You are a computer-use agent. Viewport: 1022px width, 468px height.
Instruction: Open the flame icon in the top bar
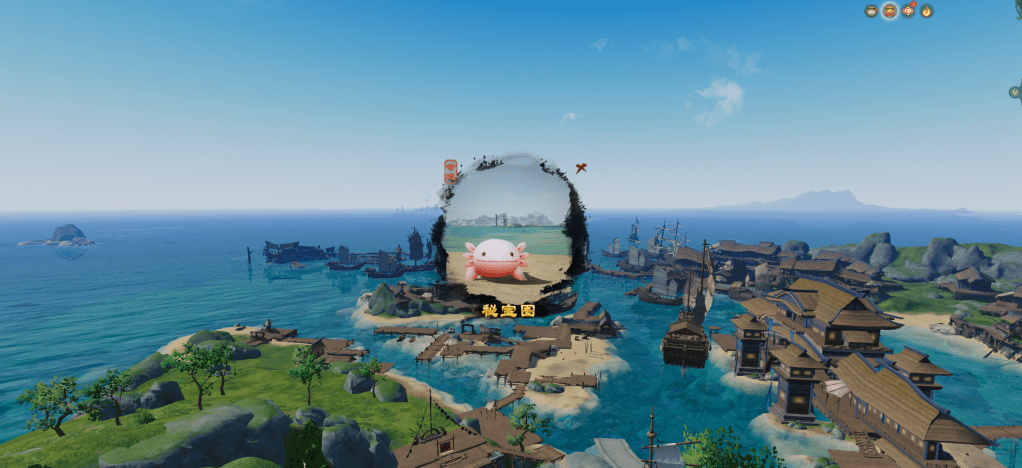927,11
